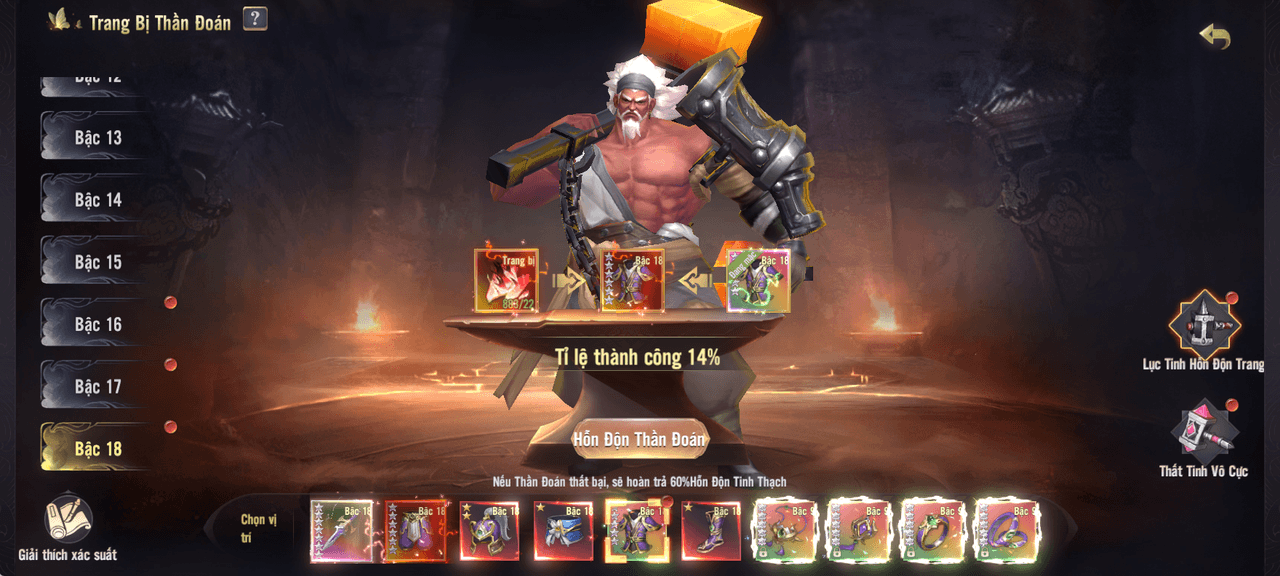
Task: Select the green-gem ring slot
Action: point(933,530)
